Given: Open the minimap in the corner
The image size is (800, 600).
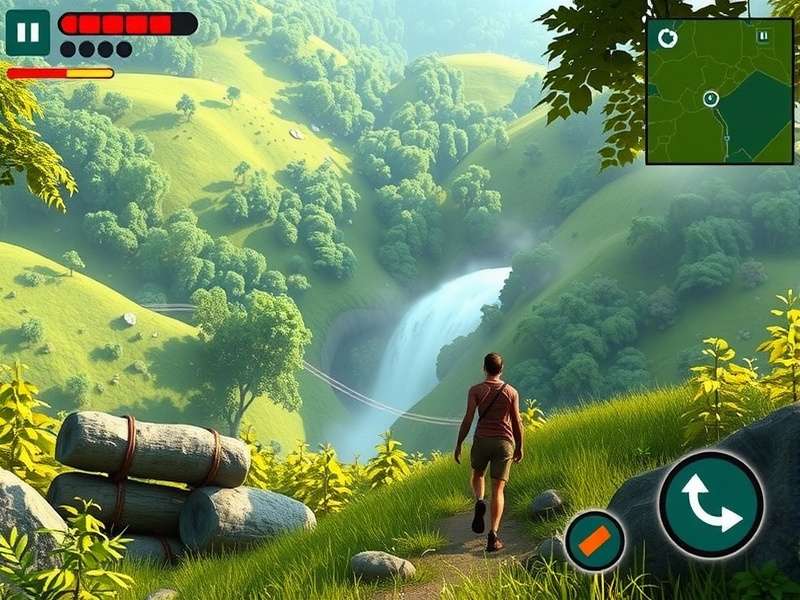Looking at the screenshot, I should (719, 91).
